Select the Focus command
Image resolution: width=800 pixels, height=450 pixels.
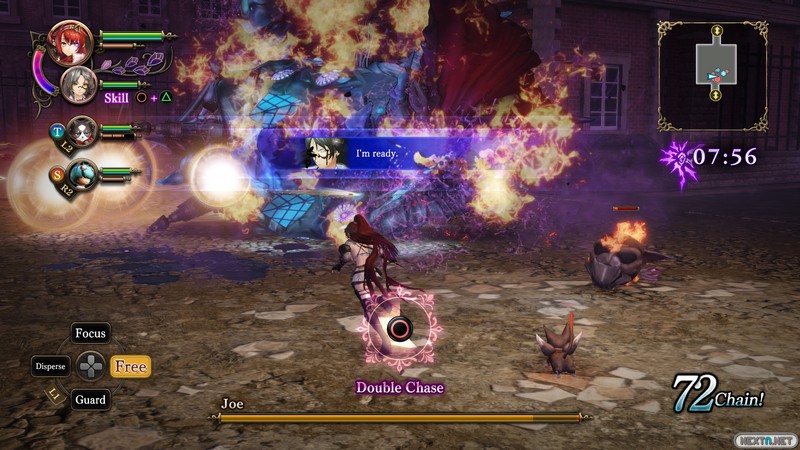(x=90, y=333)
